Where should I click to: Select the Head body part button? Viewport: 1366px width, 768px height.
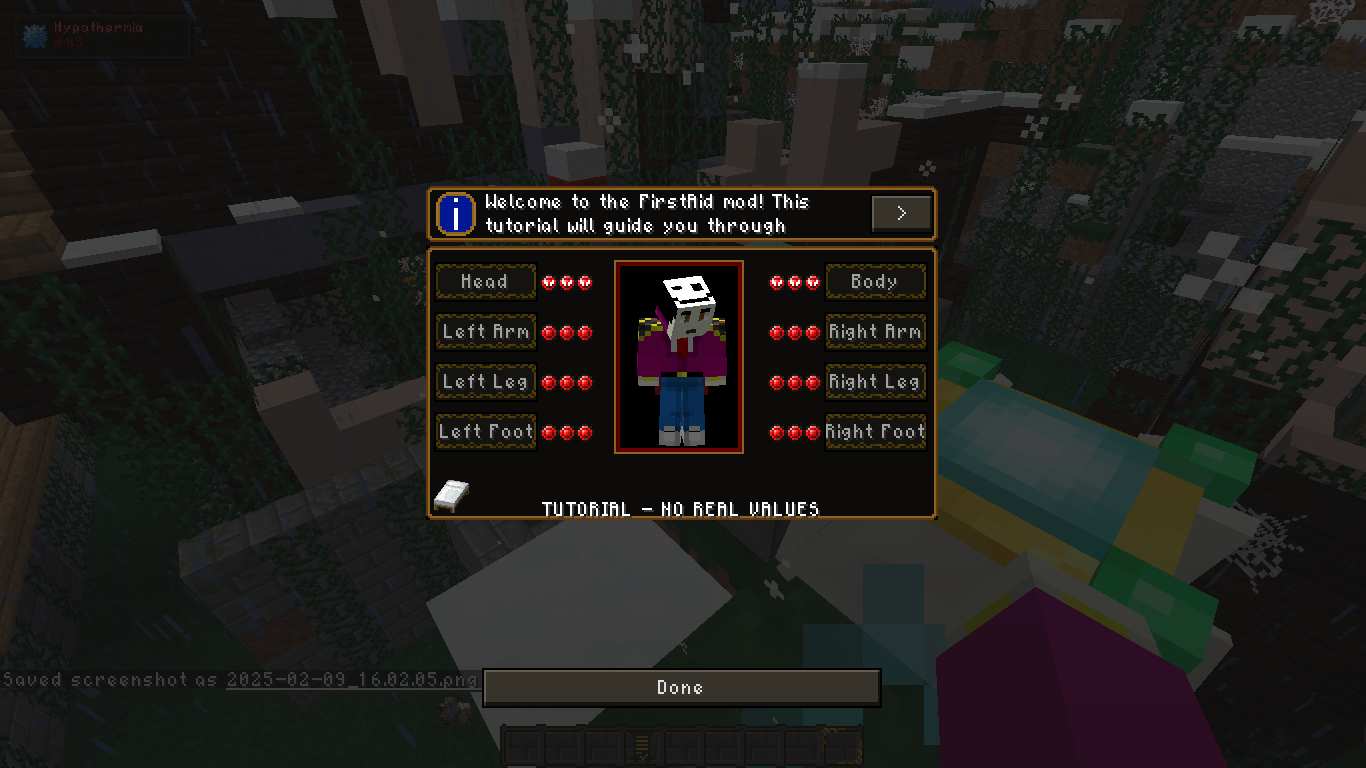tap(486, 282)
